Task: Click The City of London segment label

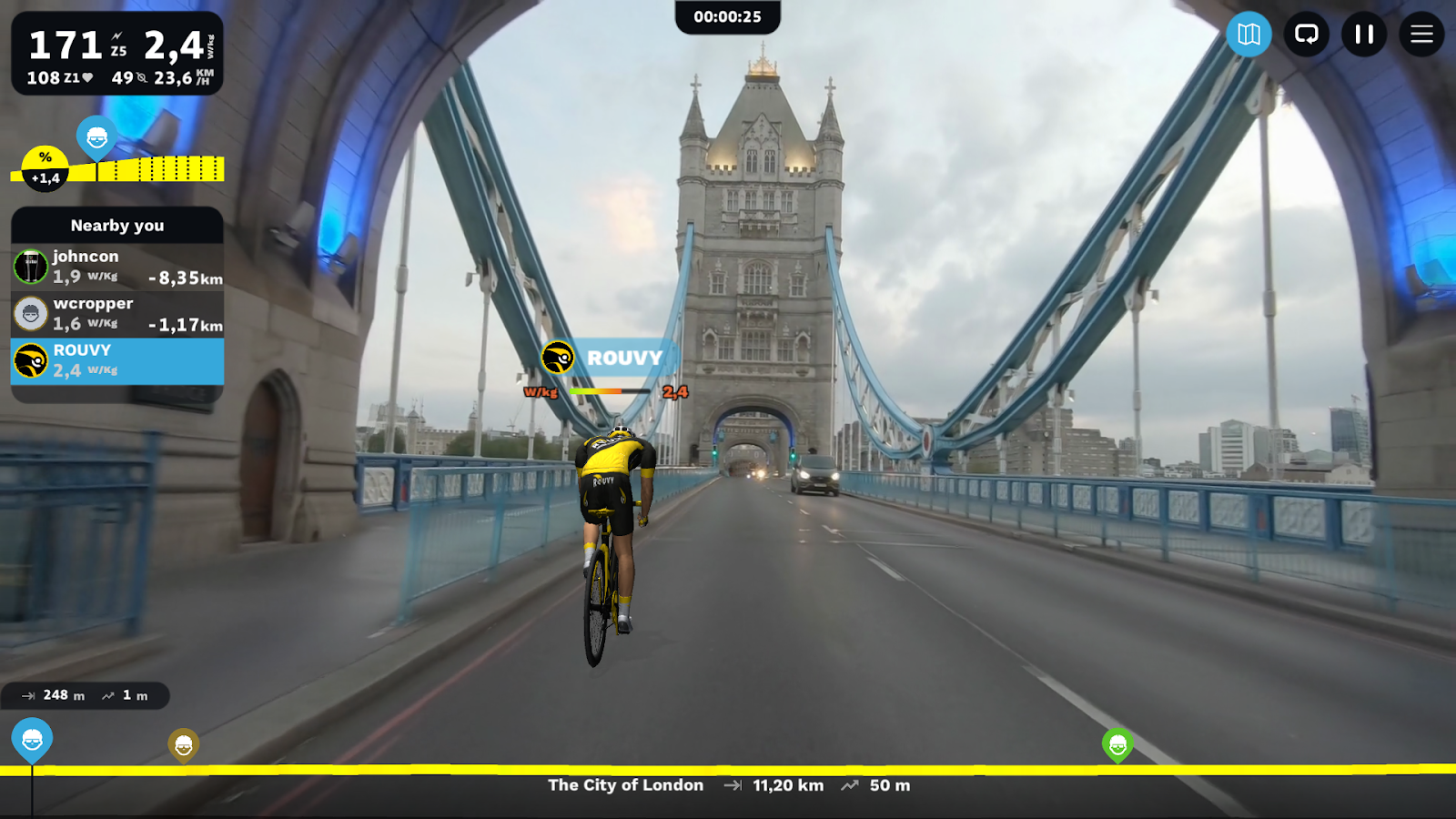Action: click(x=624, y=785)
